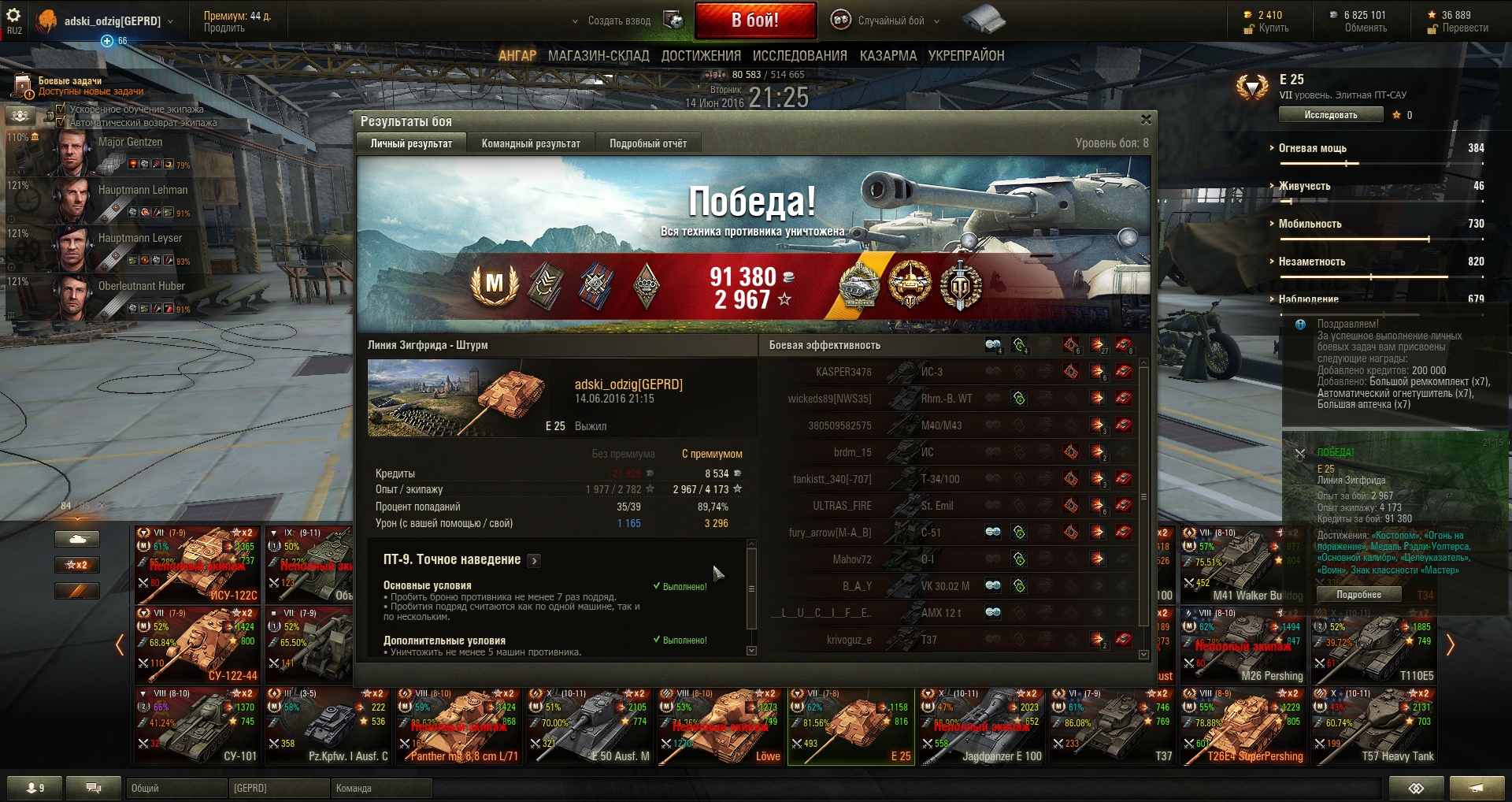This screenshot has height=802, width=1512.
Task: Open the Общий chat channel tab
Action: pos(175,788)
